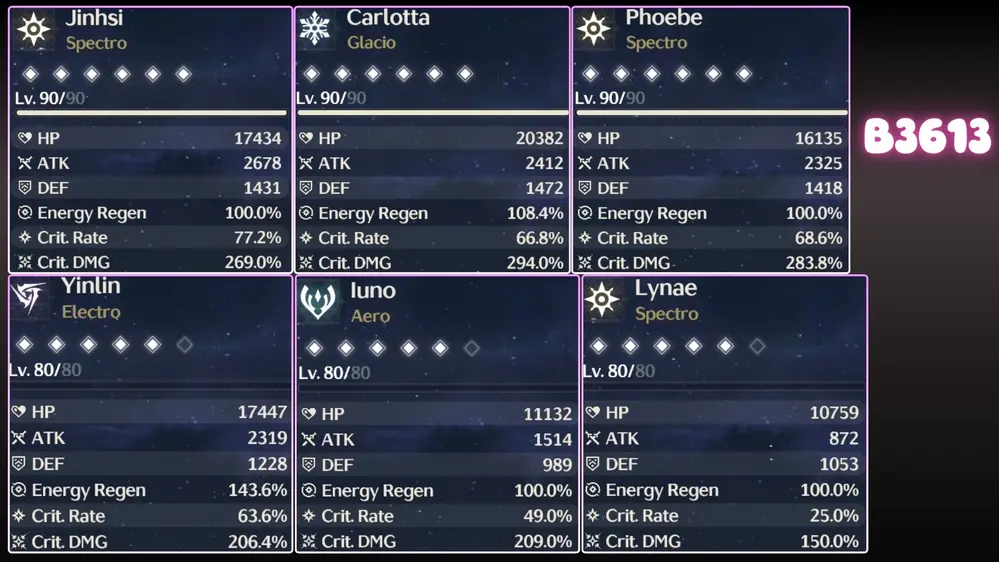Click Iuno's Aero element icon
The height and width of the screenshot is (562, 999).
tap(318, 301)
